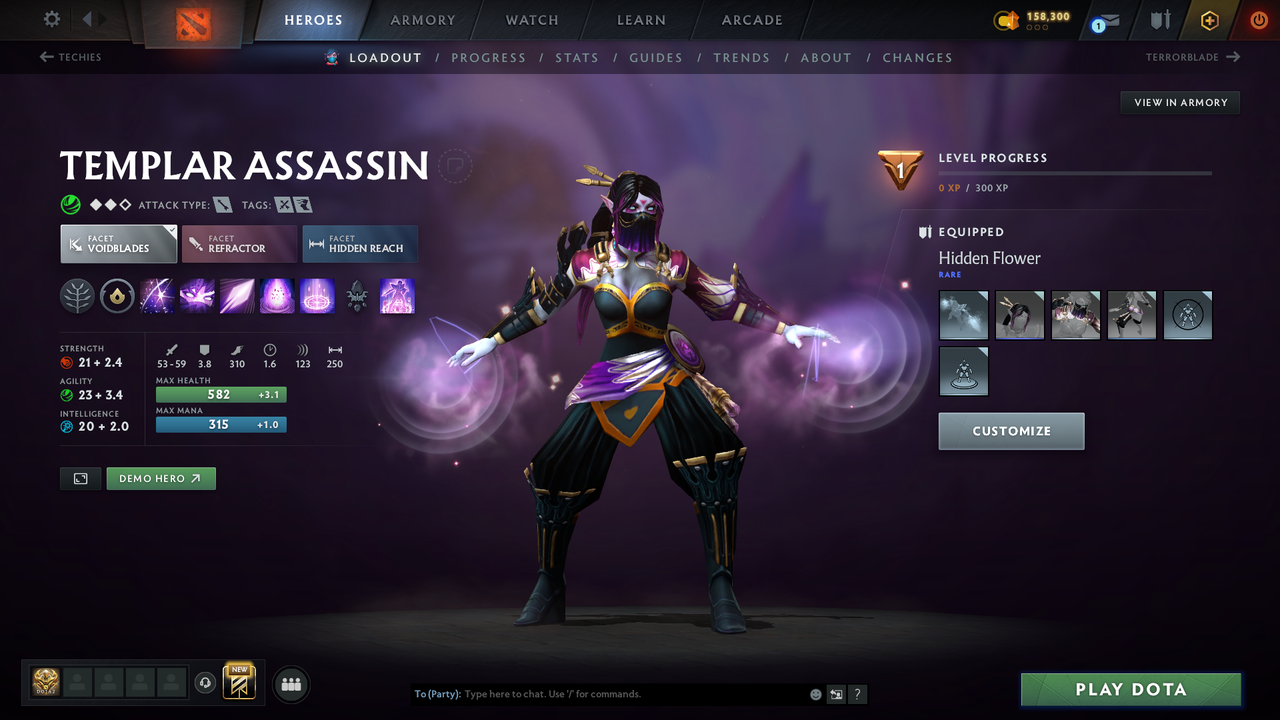The height and width of the screenshot is (720, 1280).
Task: Click the Dota Plus hexagon icon
Action: [x=1209, y=19]
